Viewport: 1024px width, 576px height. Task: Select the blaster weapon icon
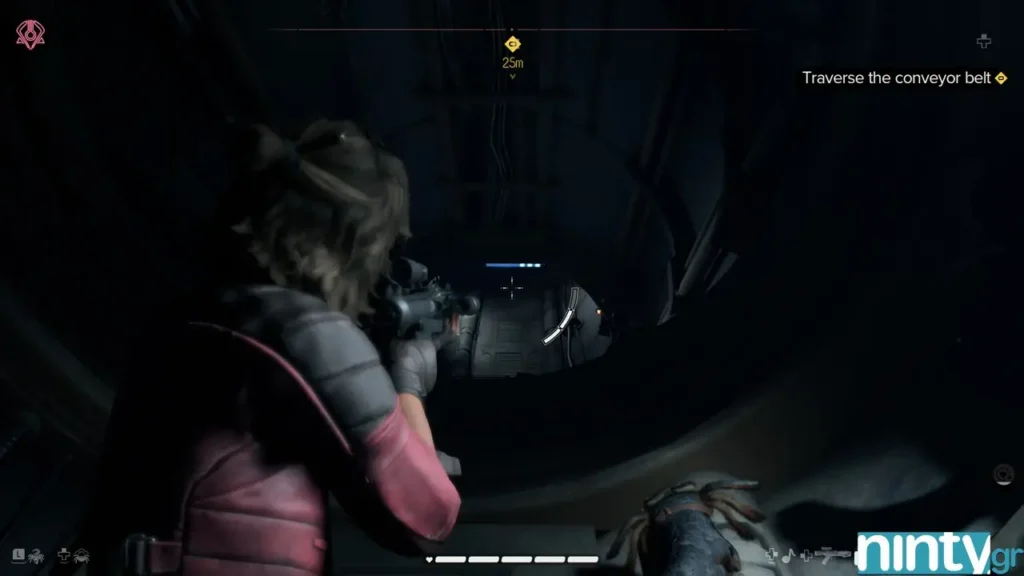click(x=832, y=553)
